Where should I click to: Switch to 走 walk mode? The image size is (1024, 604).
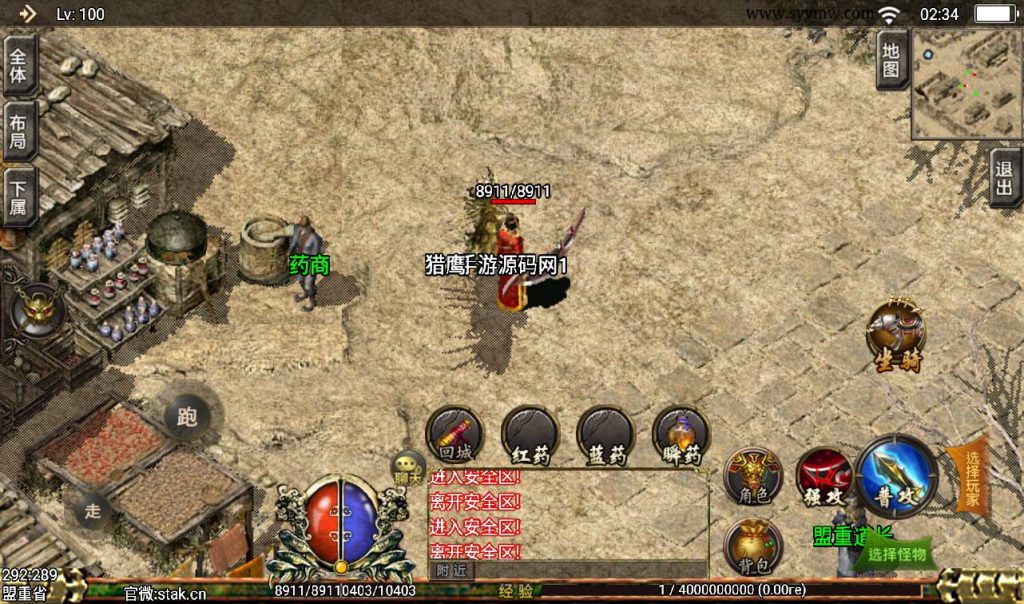pos(93,510)
